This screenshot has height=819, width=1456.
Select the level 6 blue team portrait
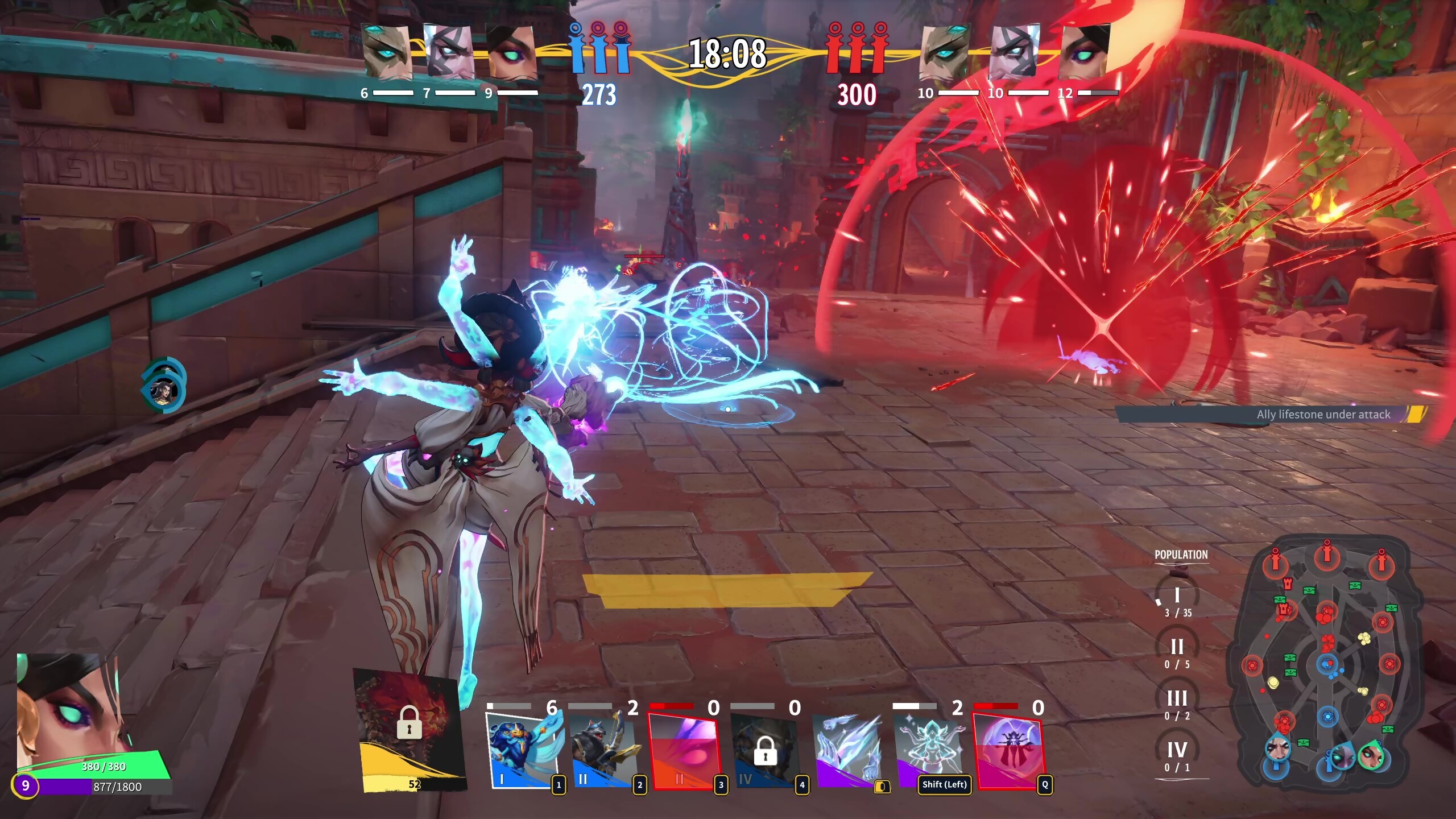click(x=387, y=52)
